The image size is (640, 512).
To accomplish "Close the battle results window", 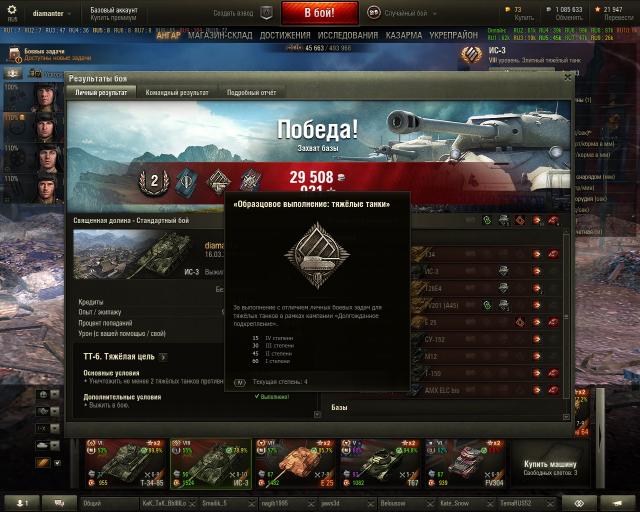I will coord(568,75).
